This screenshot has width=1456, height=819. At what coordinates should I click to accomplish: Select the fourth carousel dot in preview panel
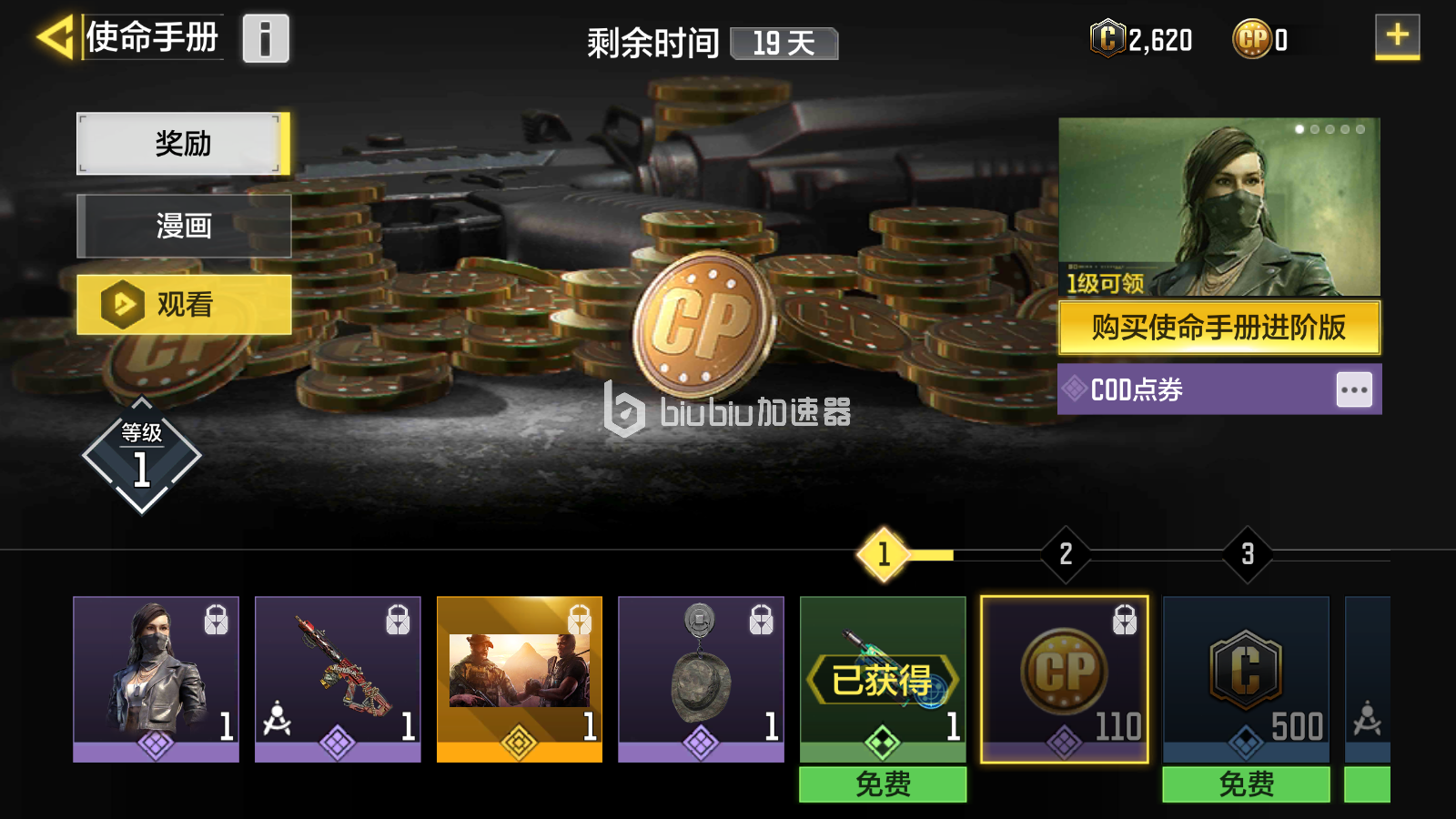coord(1344,128)
